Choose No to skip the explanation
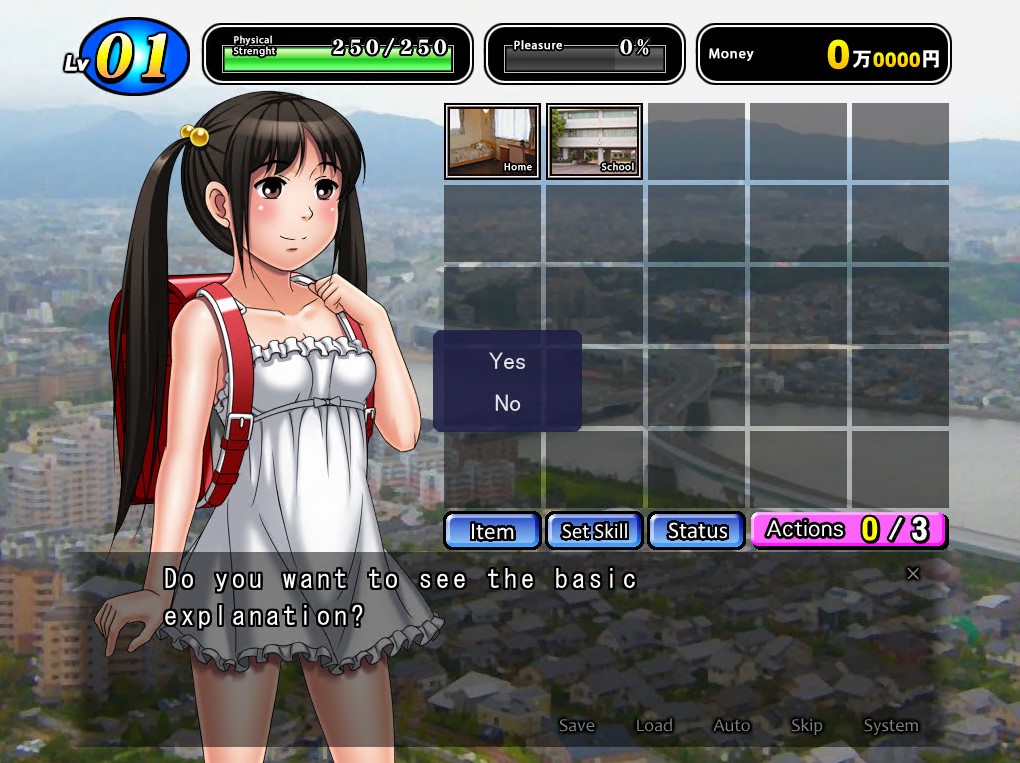 pyautogui.click(x=507, y=403)
